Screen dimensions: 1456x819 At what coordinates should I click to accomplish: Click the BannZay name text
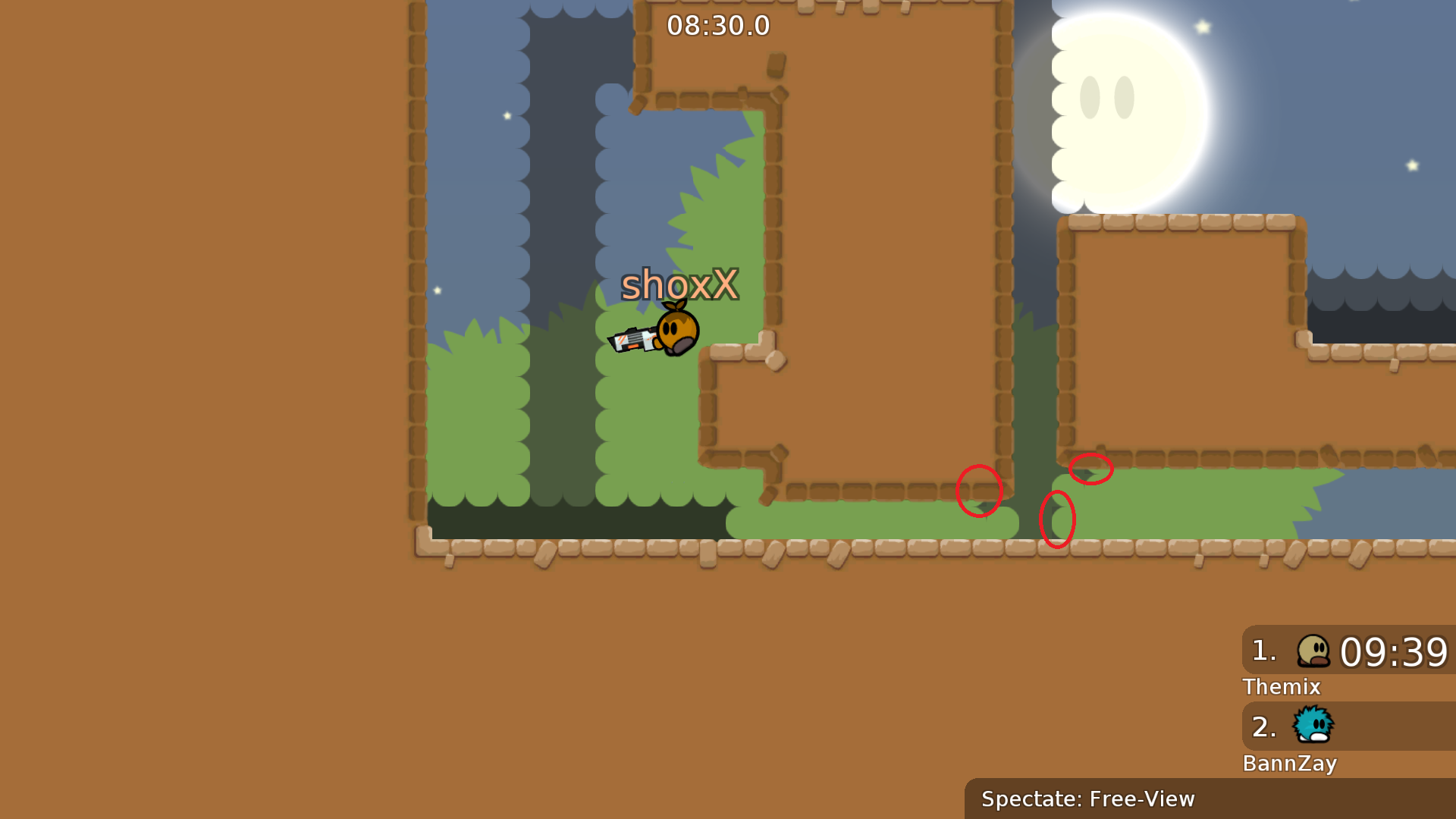coord(1290,764)
